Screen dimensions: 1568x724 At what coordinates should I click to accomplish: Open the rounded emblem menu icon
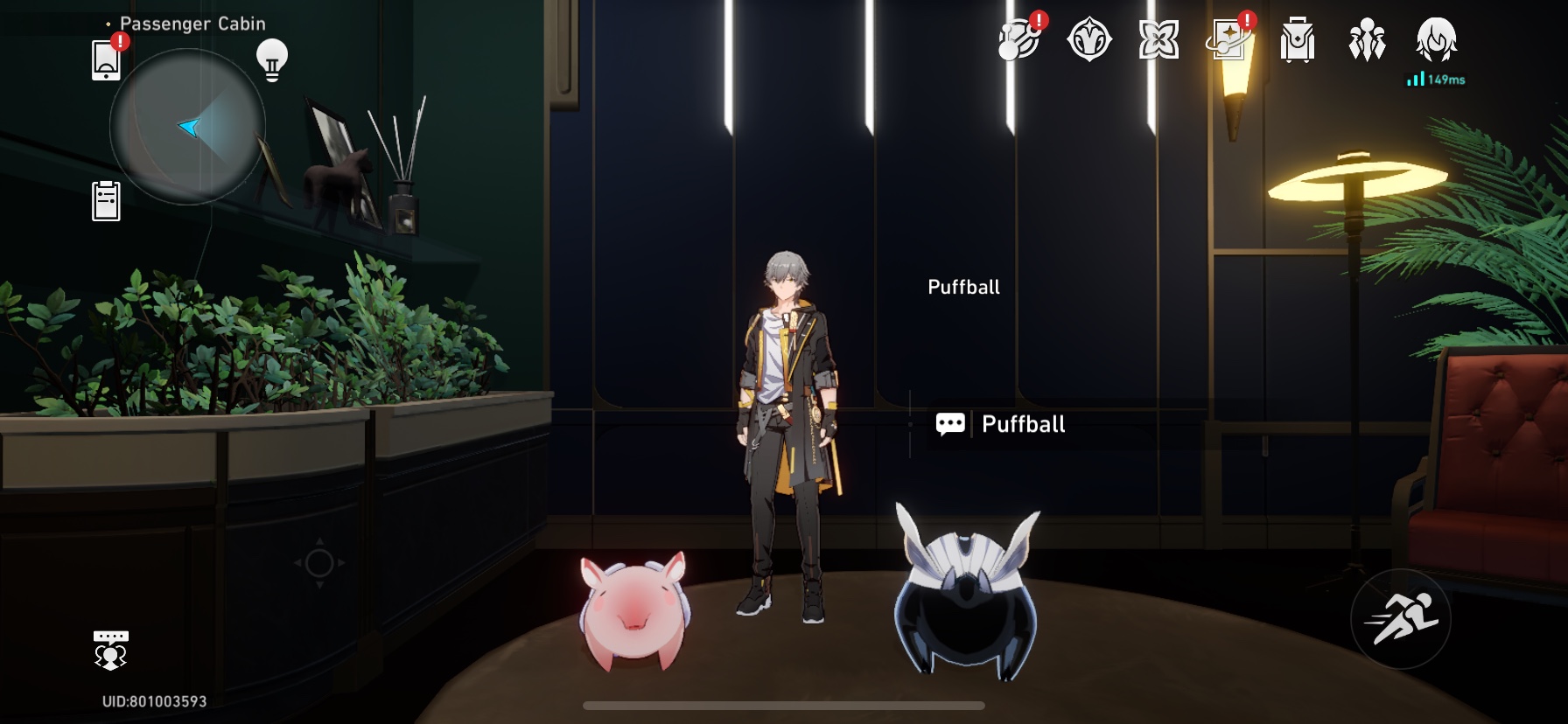[1088, 38]
